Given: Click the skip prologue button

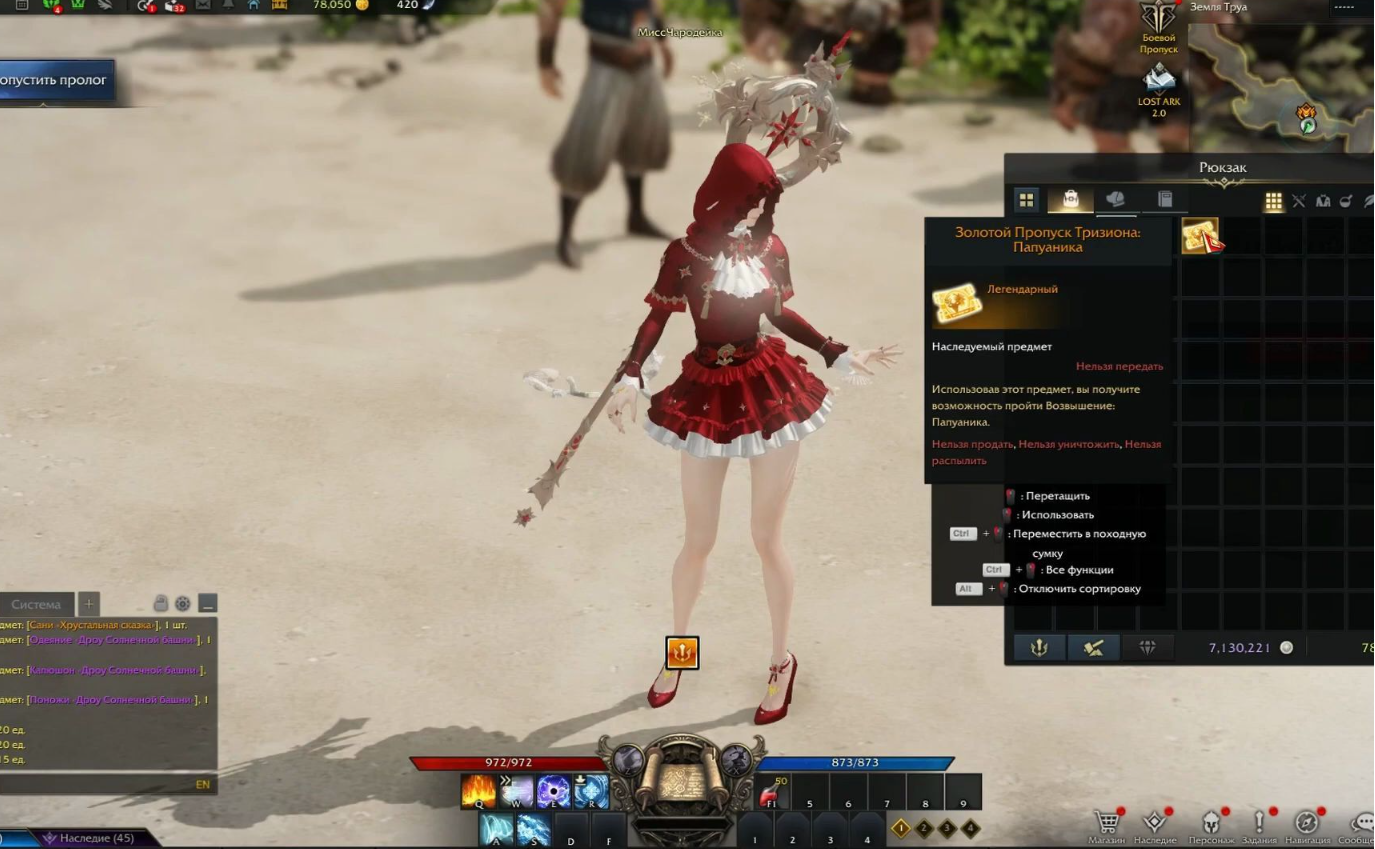Looking at the screenshot, I should [x=55, y=80].
